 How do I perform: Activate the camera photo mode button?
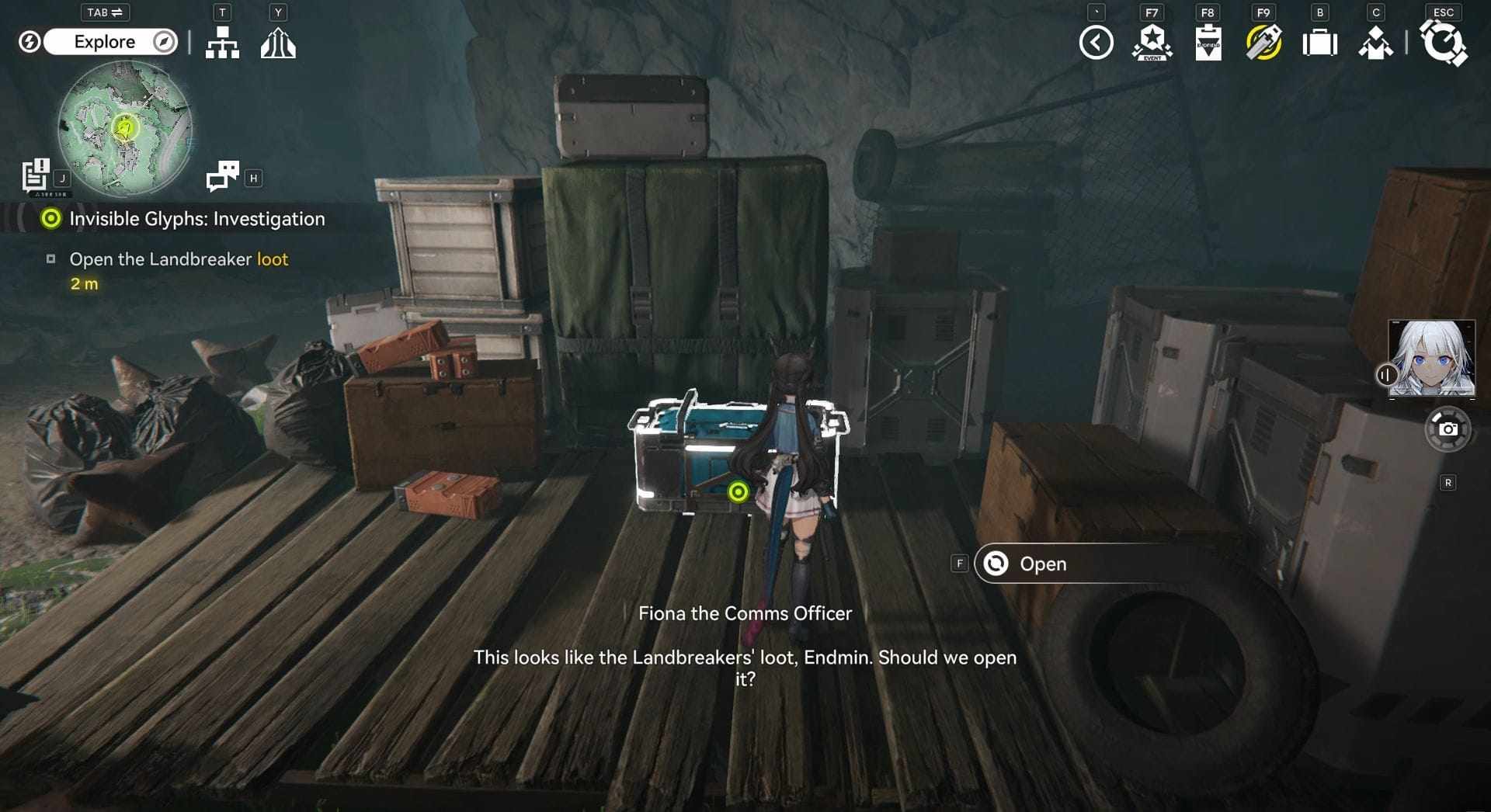pyautogui.click(x=1448, y=429)
